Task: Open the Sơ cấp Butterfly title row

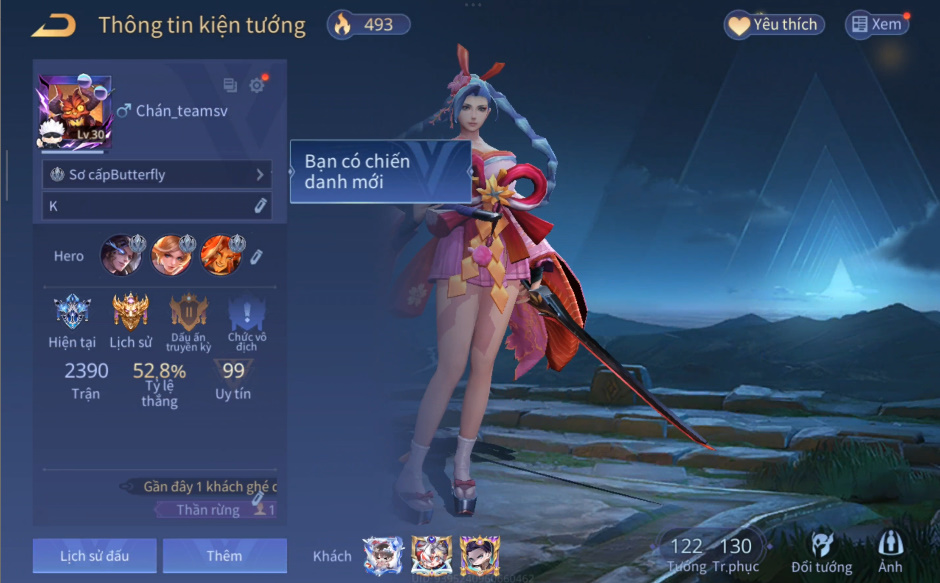Action: point(157,175)
